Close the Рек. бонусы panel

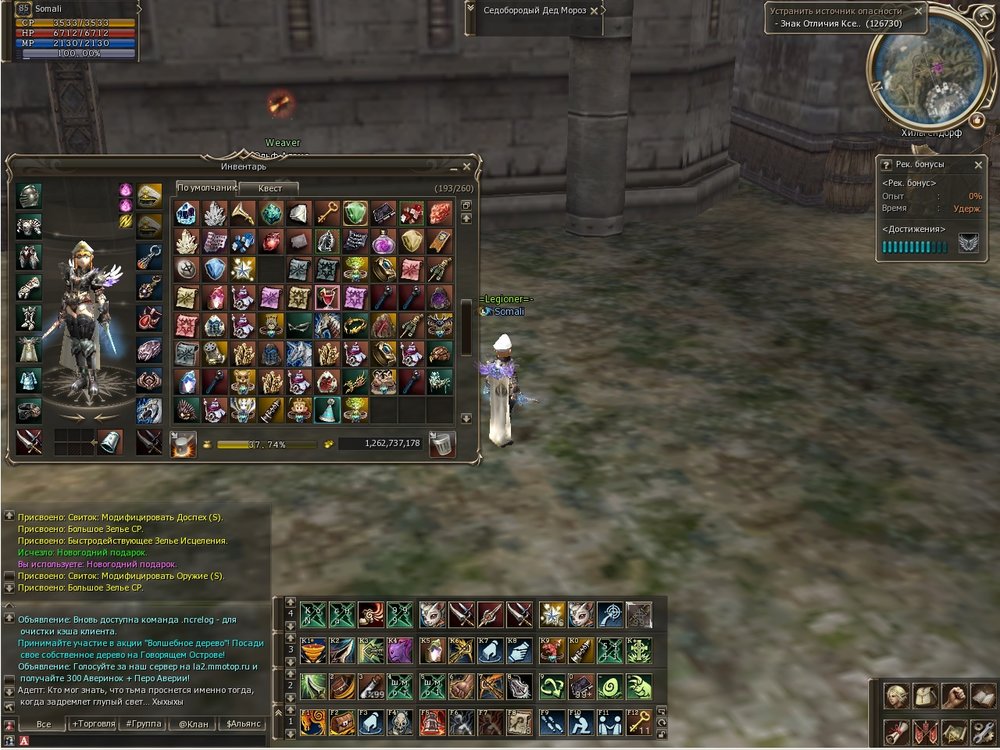click(x=979, y=163)
